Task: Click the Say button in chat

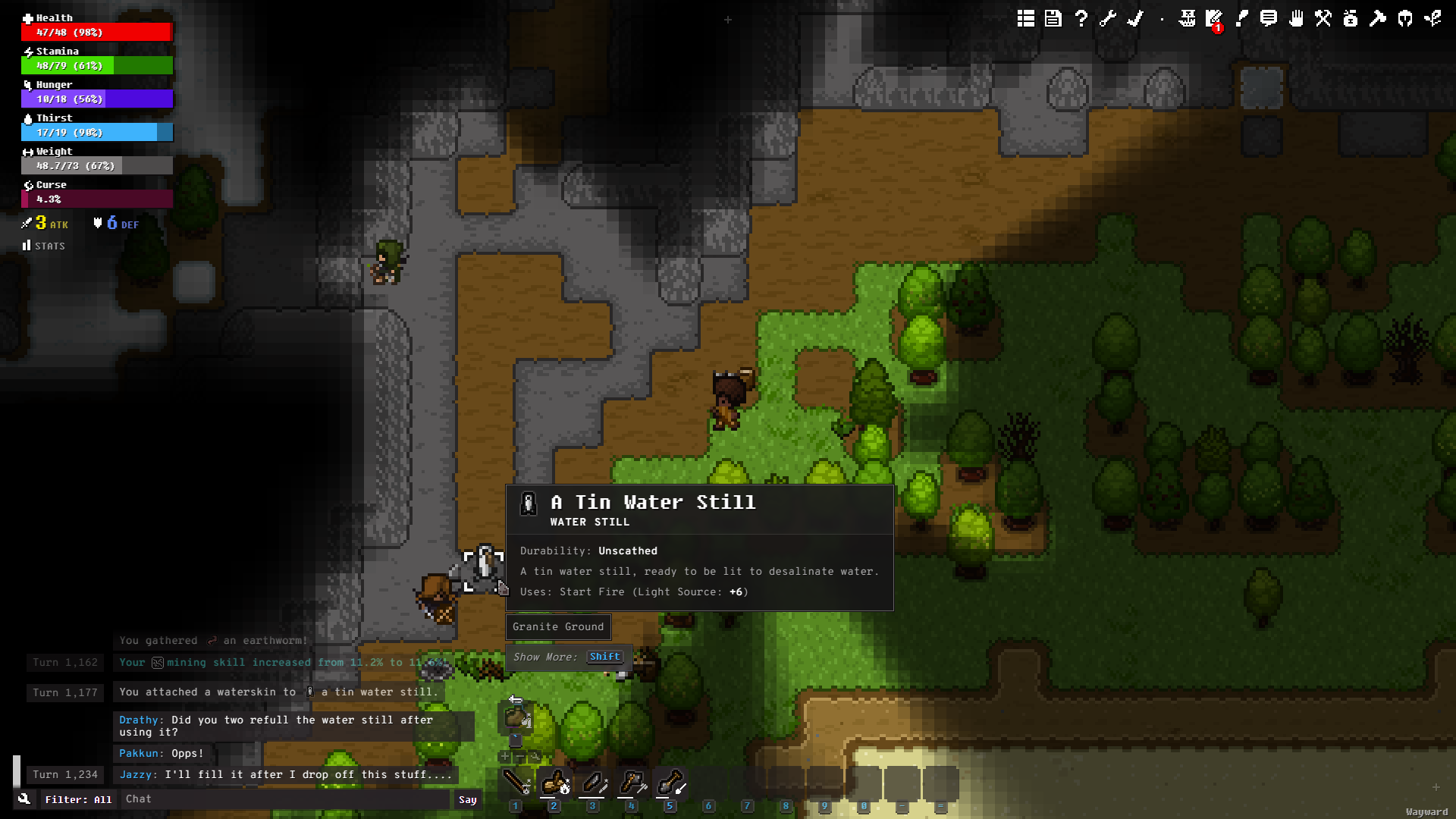Action: (468, 799)
